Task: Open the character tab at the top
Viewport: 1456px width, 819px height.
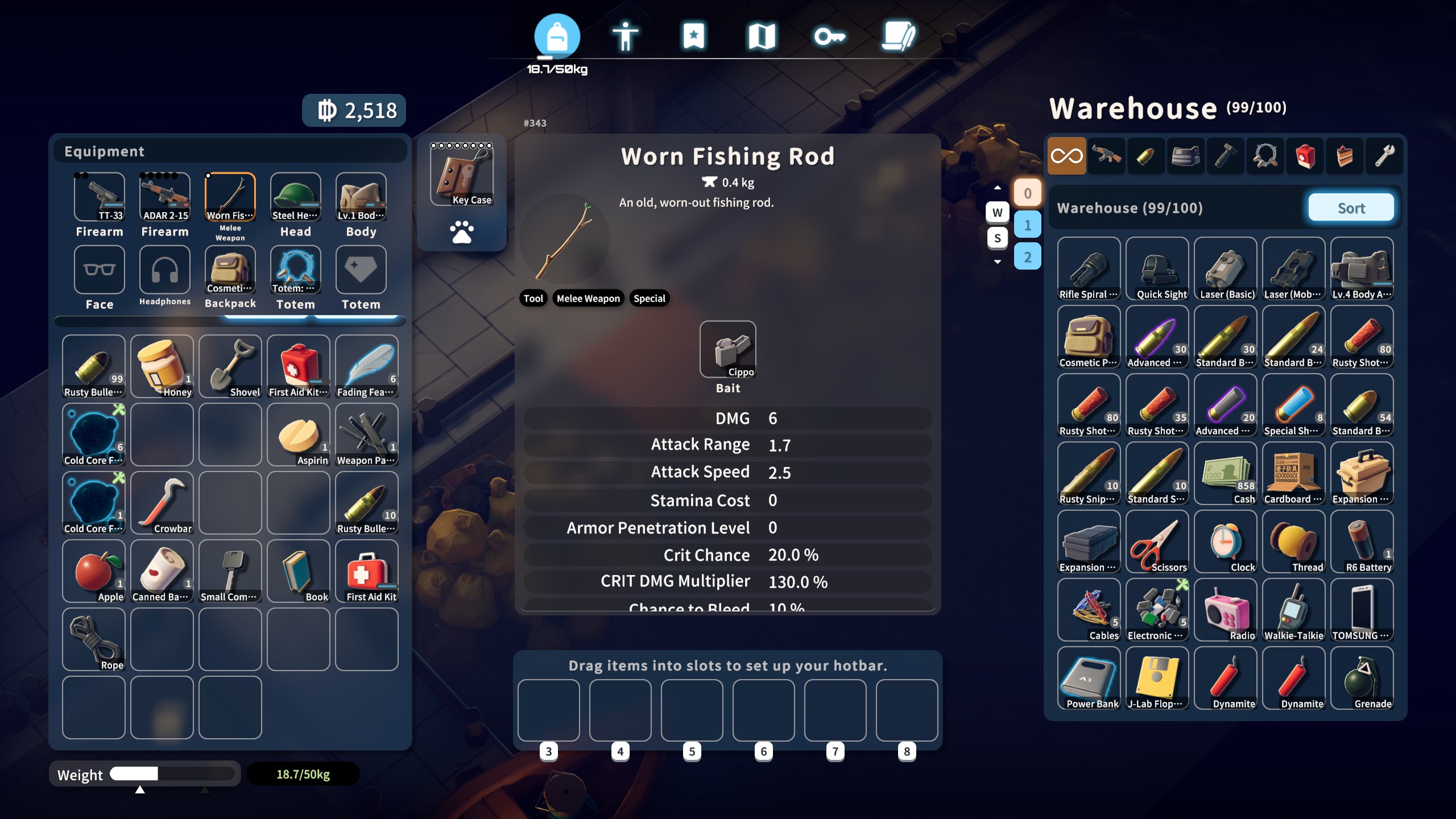Action: (x=626, y=35)
